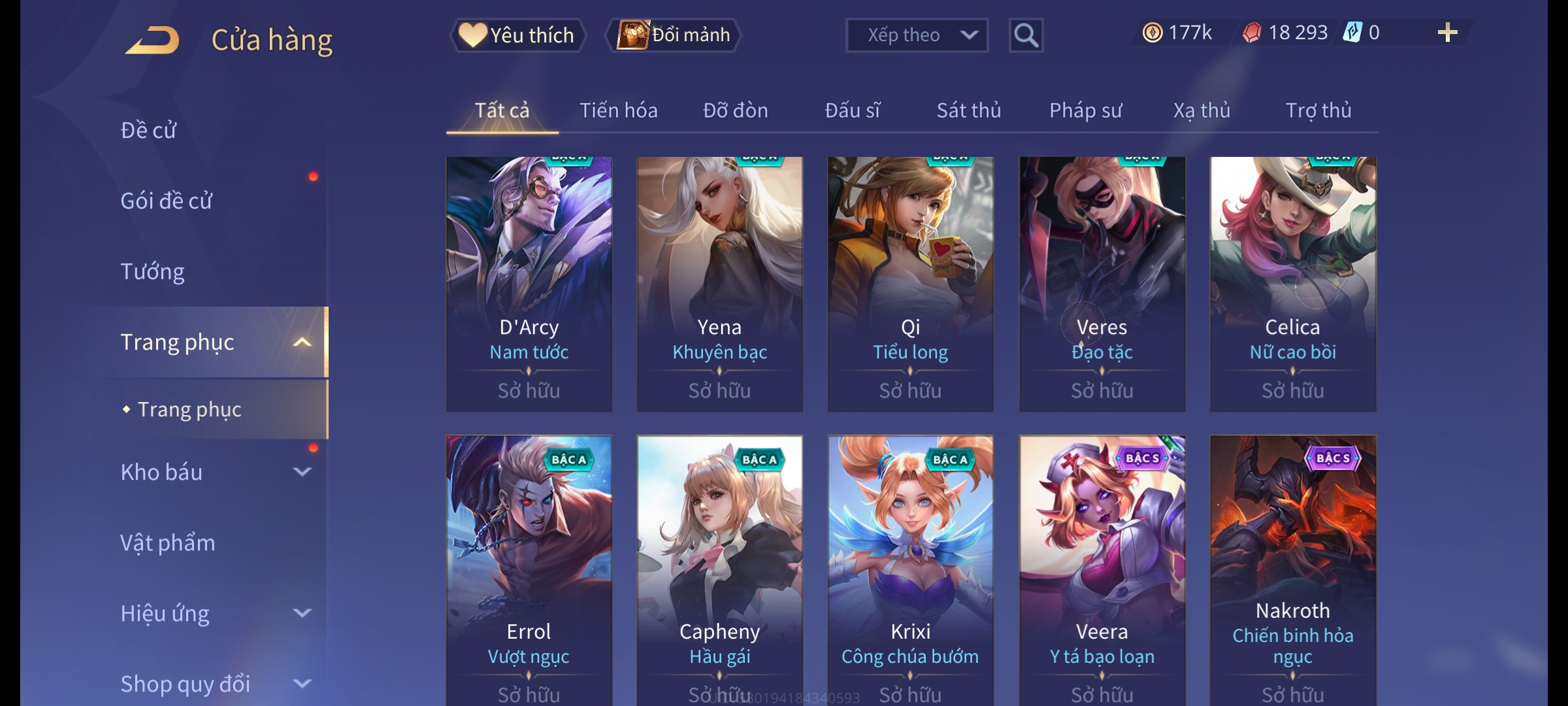The image size is (1568, 706).
Task: Select the D'Arcy Nam tước skin card
Action: tap(529, 284)
